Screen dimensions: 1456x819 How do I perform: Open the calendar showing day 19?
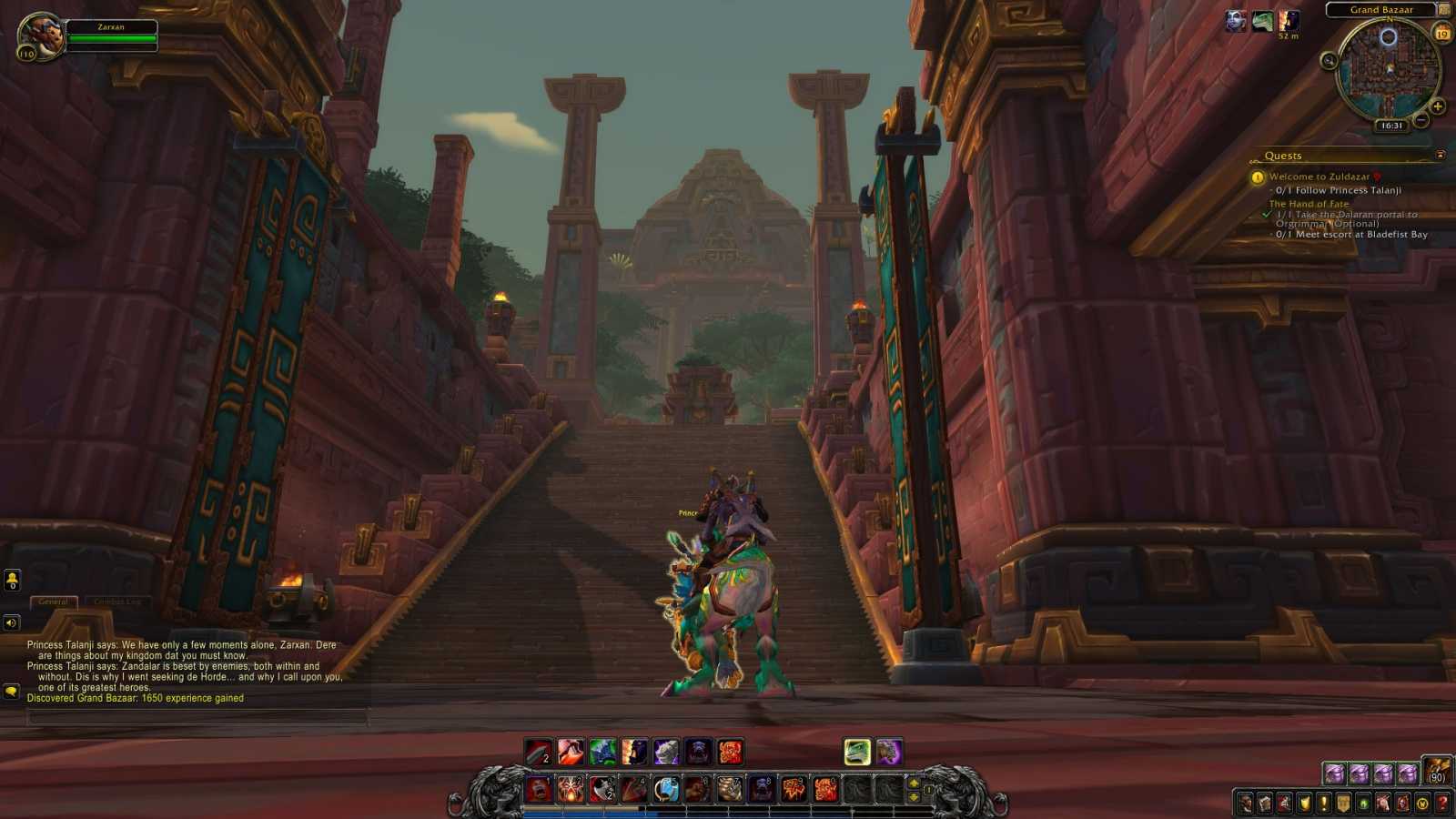point(1441,34)
